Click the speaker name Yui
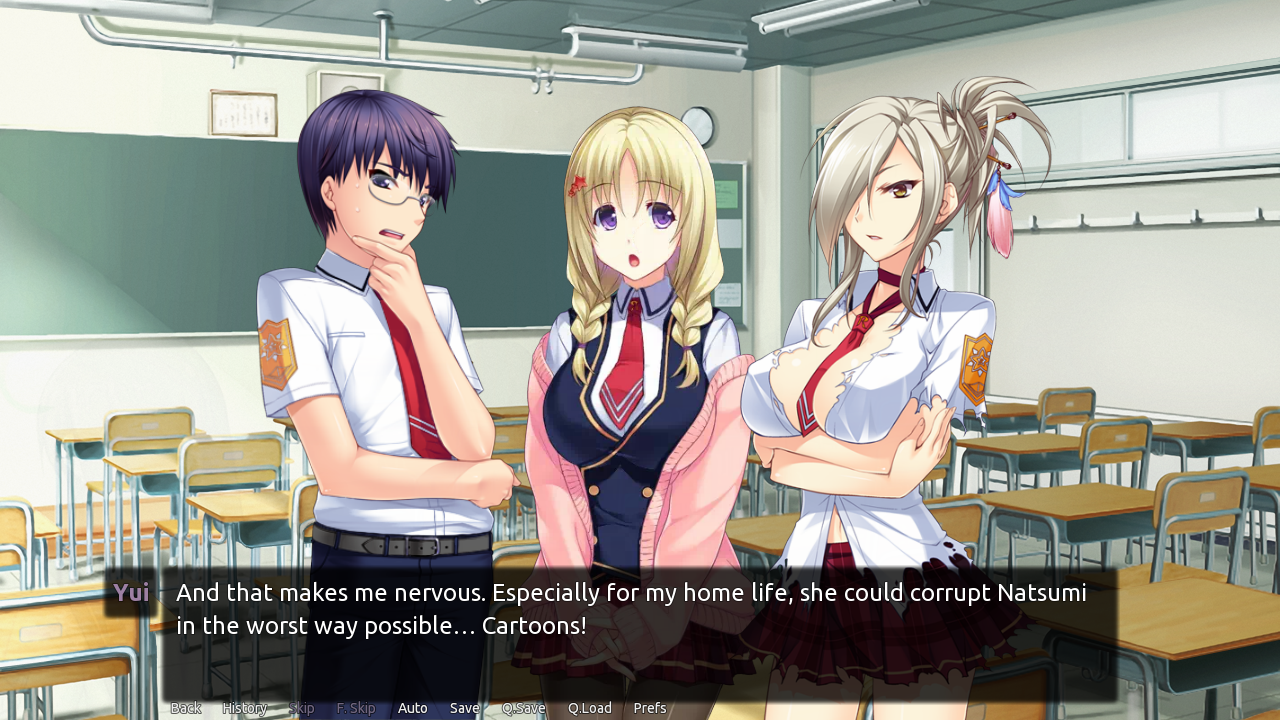 131,592
